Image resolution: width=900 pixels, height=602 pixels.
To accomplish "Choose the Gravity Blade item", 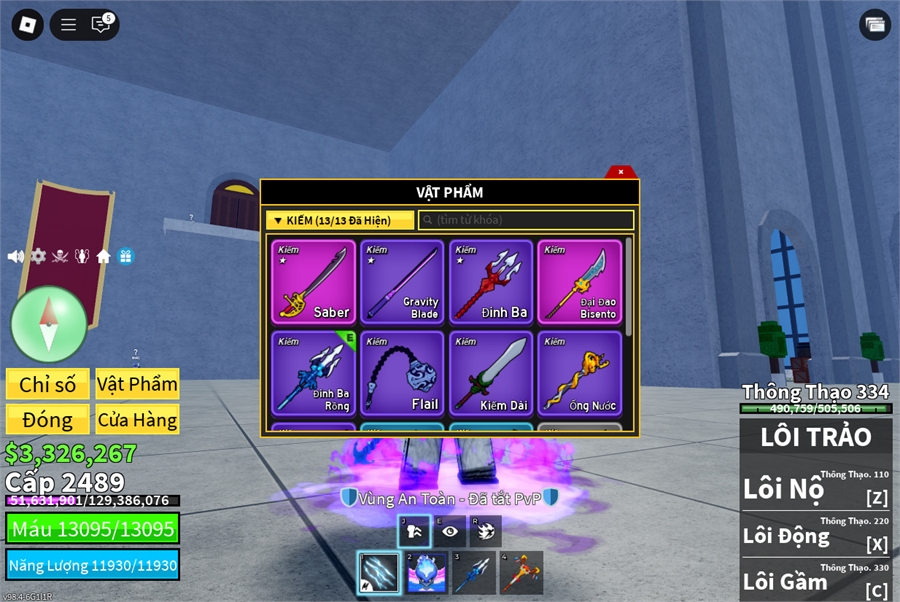I will coord(402,281).
